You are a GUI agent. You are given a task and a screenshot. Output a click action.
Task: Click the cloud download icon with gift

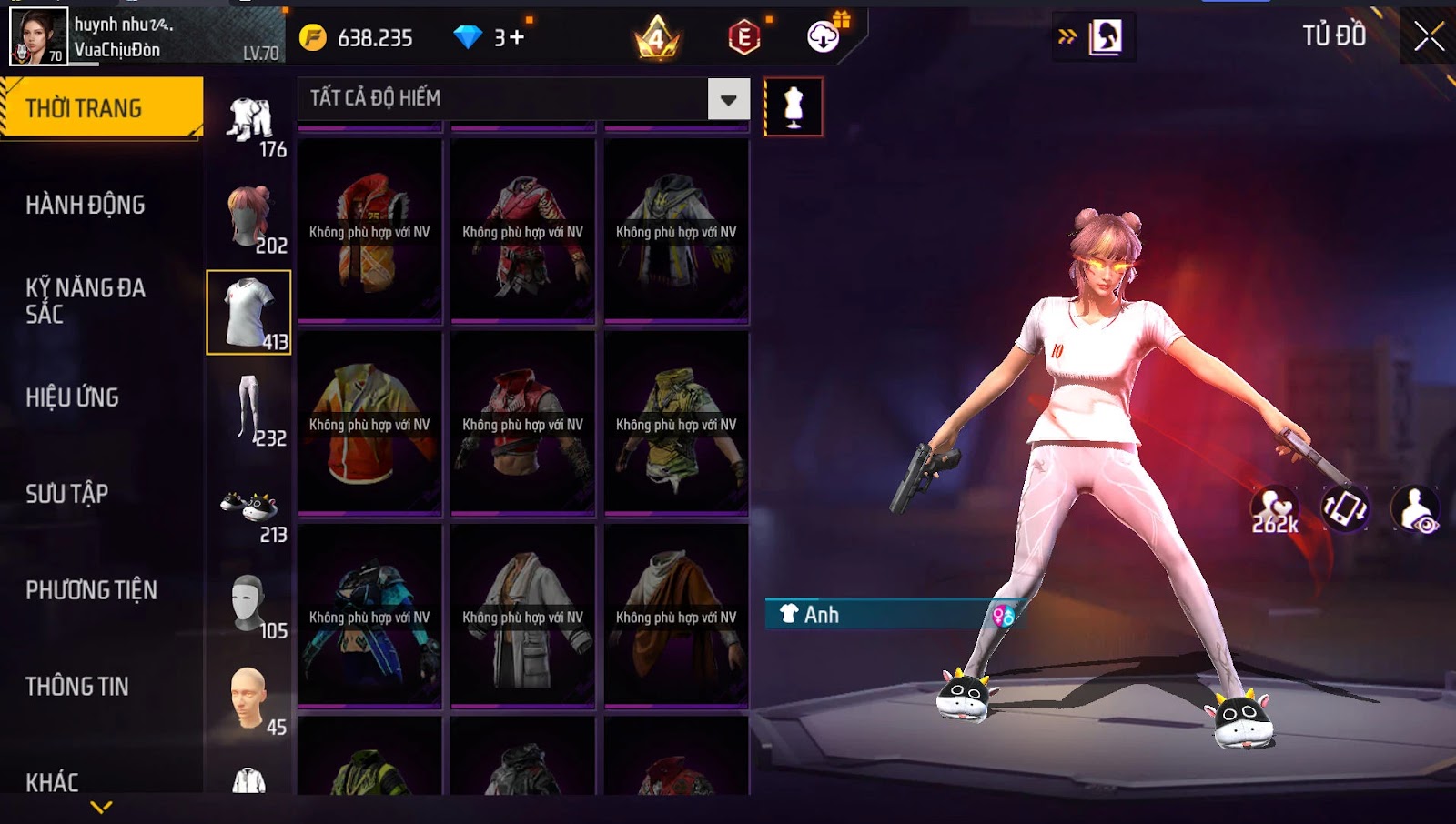(x=824, y=36)
